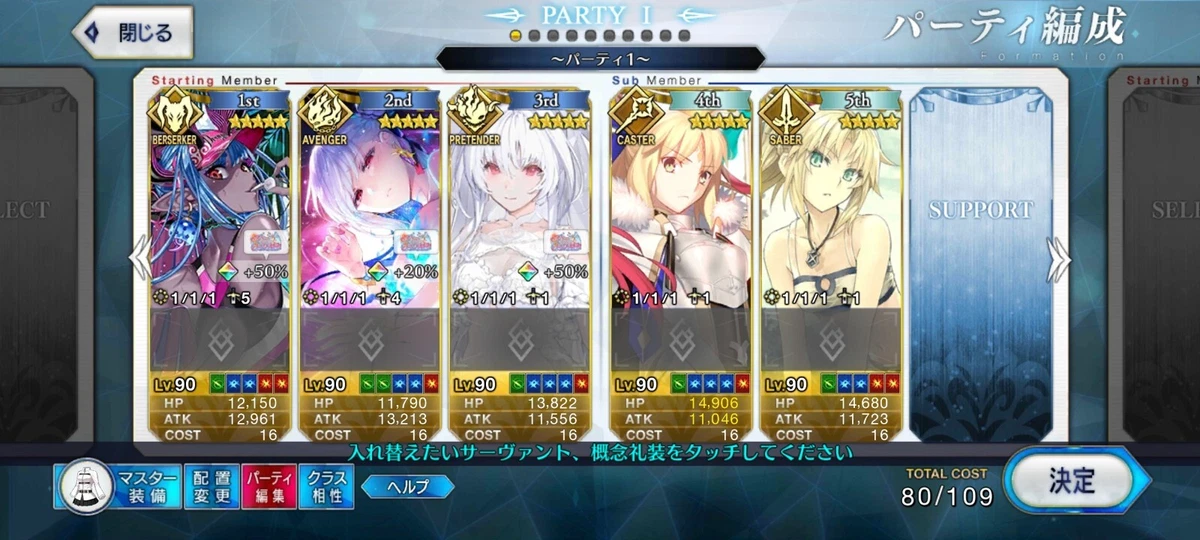
Task: Show class affinity (クラス相性)
Action: click(325, 486)
